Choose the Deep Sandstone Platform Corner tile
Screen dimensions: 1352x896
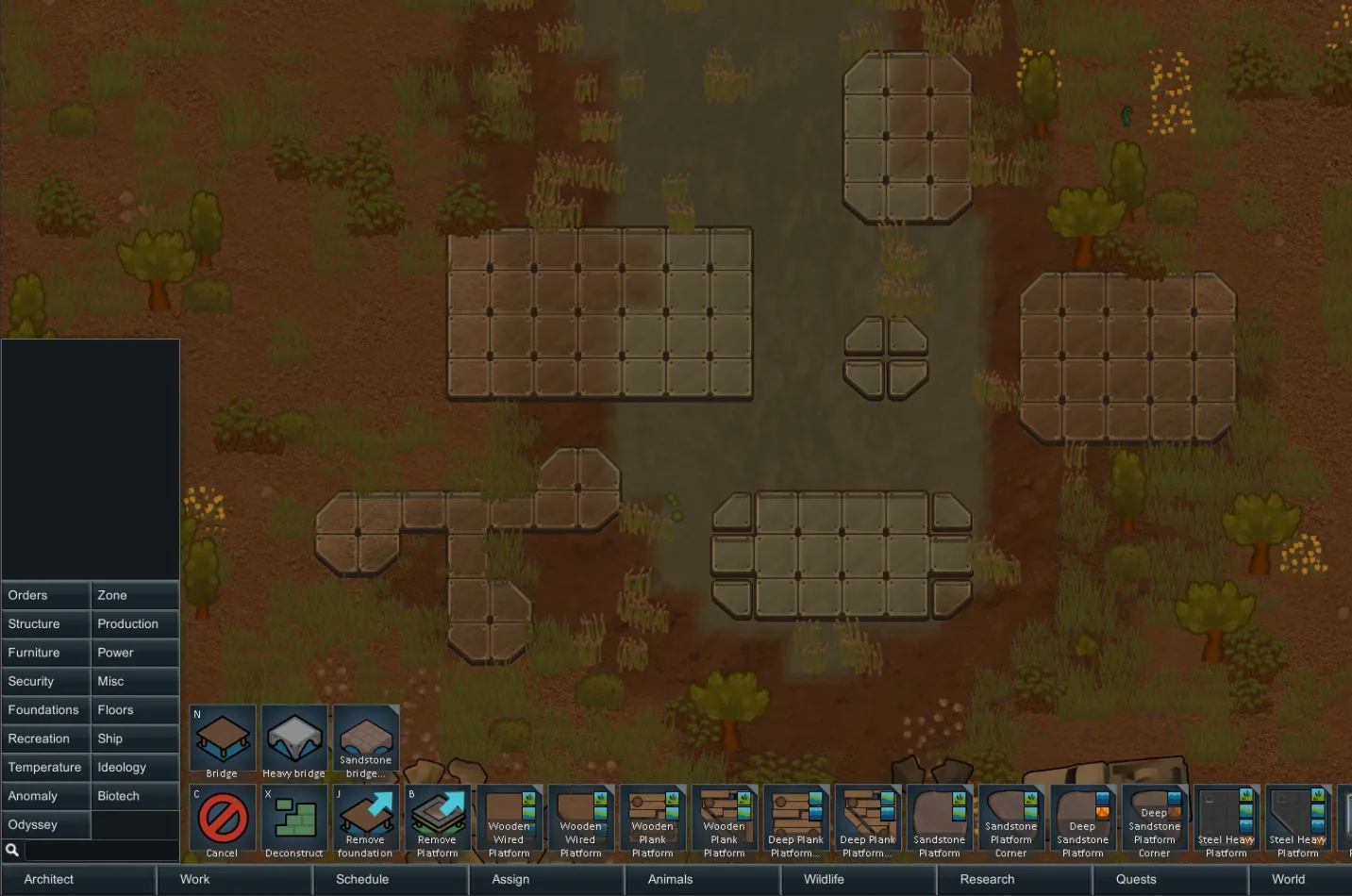[x=1155, y=819]
